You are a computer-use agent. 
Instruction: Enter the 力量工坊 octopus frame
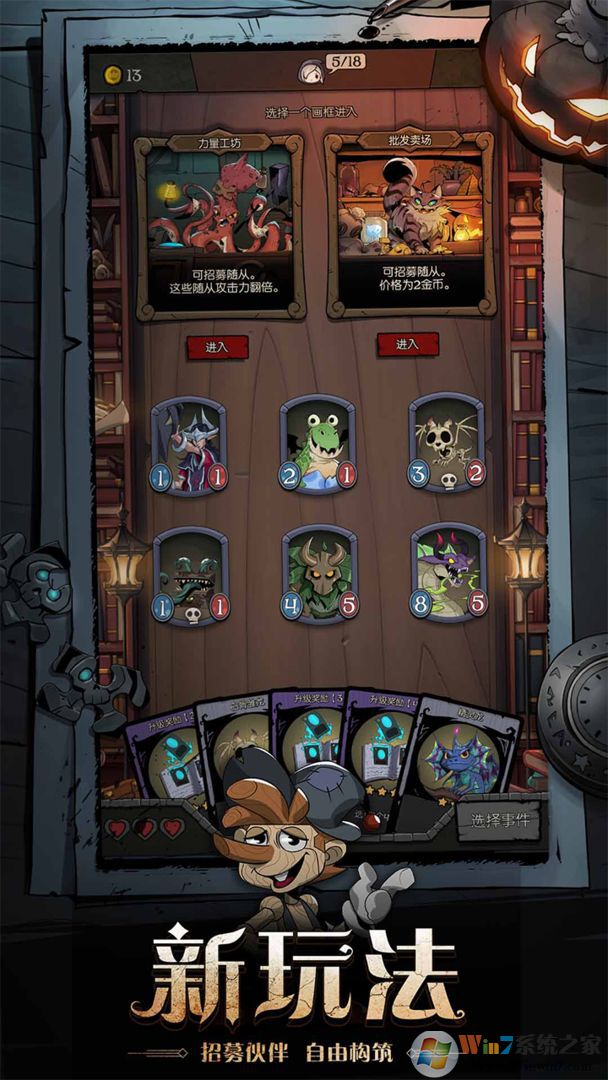coord(216,347)
